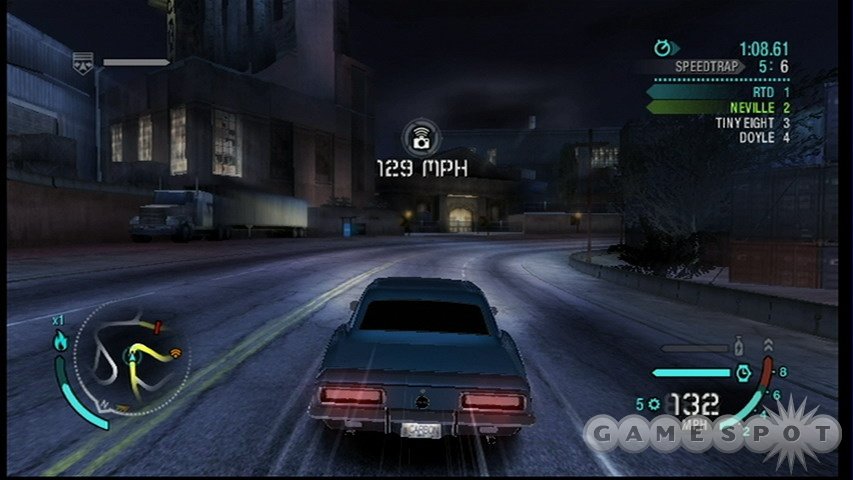Click the police badge icon
This screenshot has width=853, height=480.
click(83, 63)
